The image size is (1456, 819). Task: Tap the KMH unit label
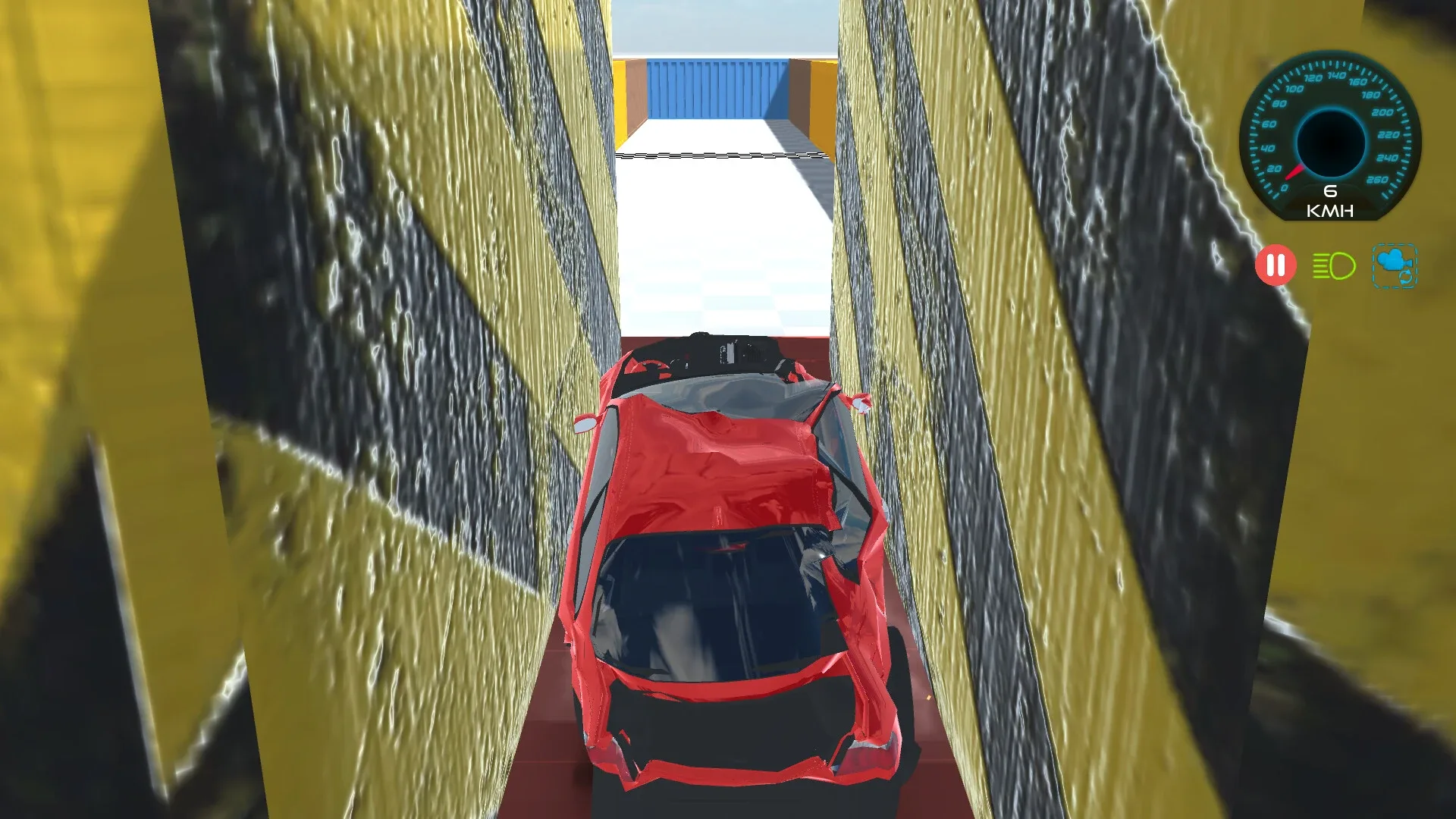[1331, 212]
